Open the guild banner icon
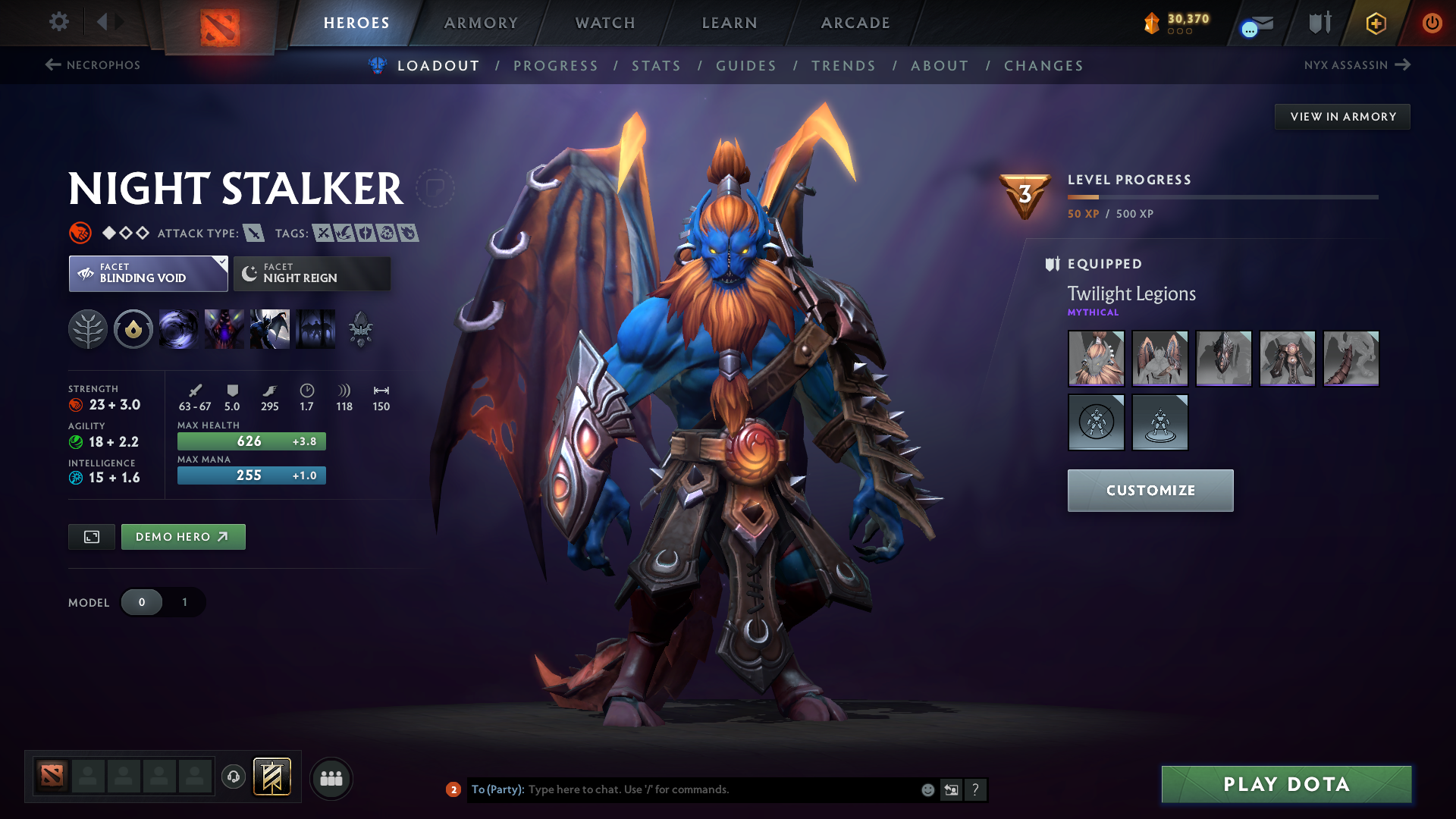 [x=1318, y=23]
